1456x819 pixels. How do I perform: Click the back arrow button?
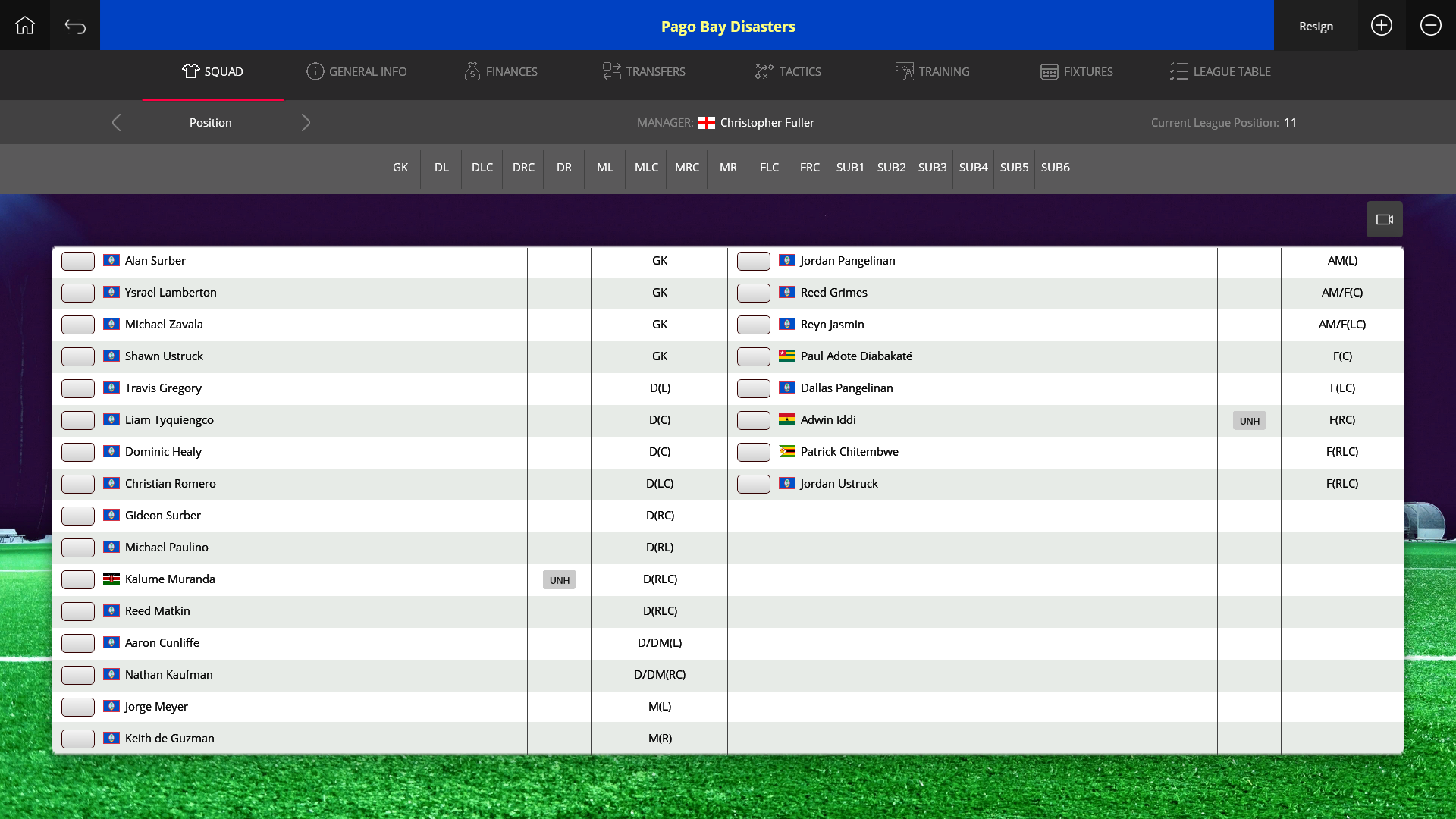pos(75,26)
